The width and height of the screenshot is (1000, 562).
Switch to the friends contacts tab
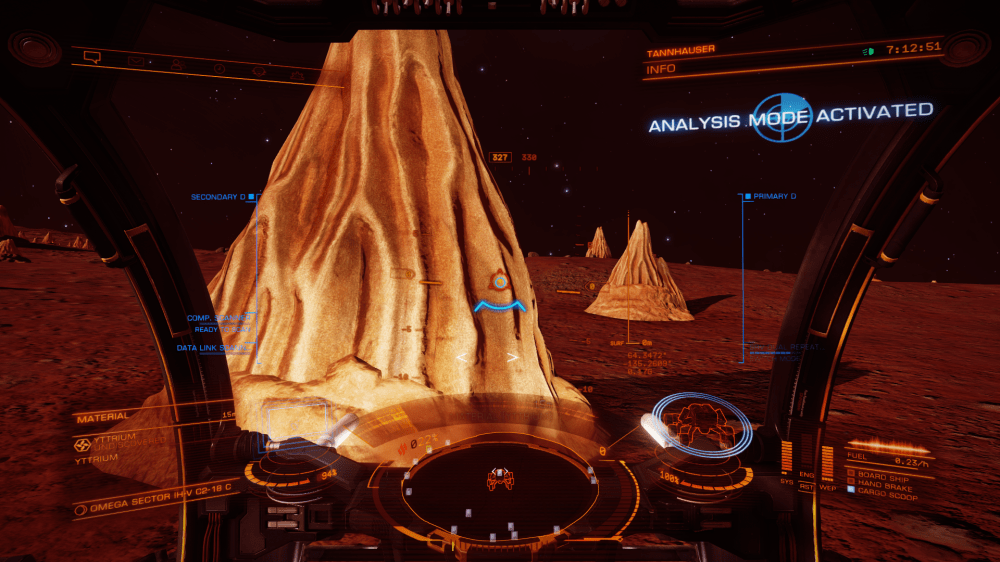(x=176, y=66)
